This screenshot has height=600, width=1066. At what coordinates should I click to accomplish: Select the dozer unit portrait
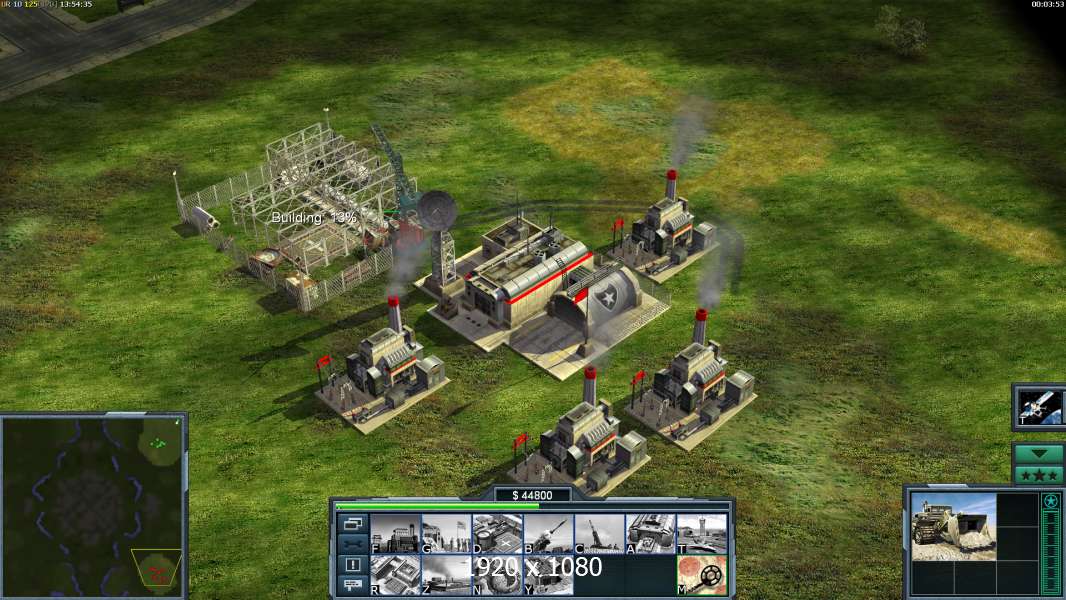coord(953,527)
